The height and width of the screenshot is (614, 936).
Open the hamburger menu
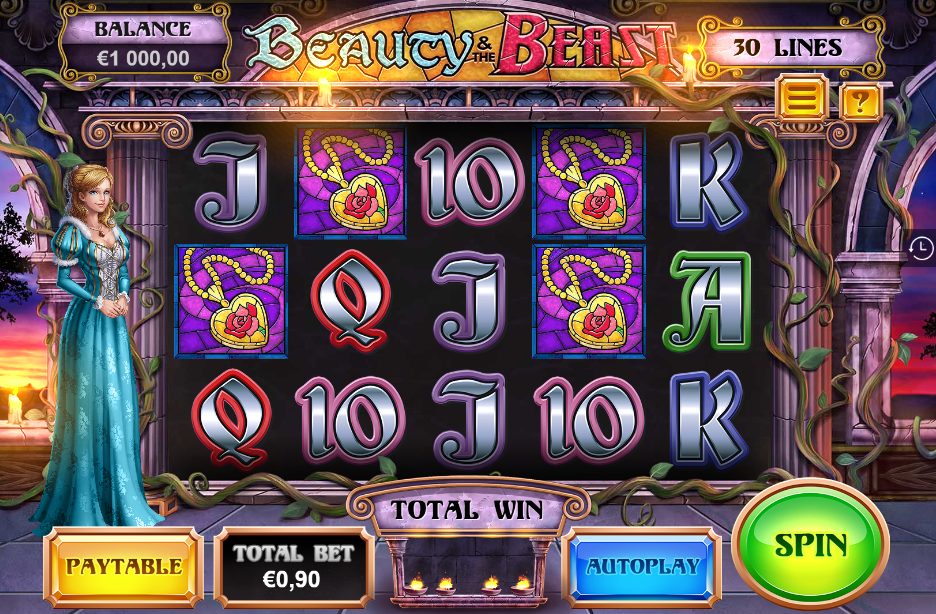click(806, 99)
